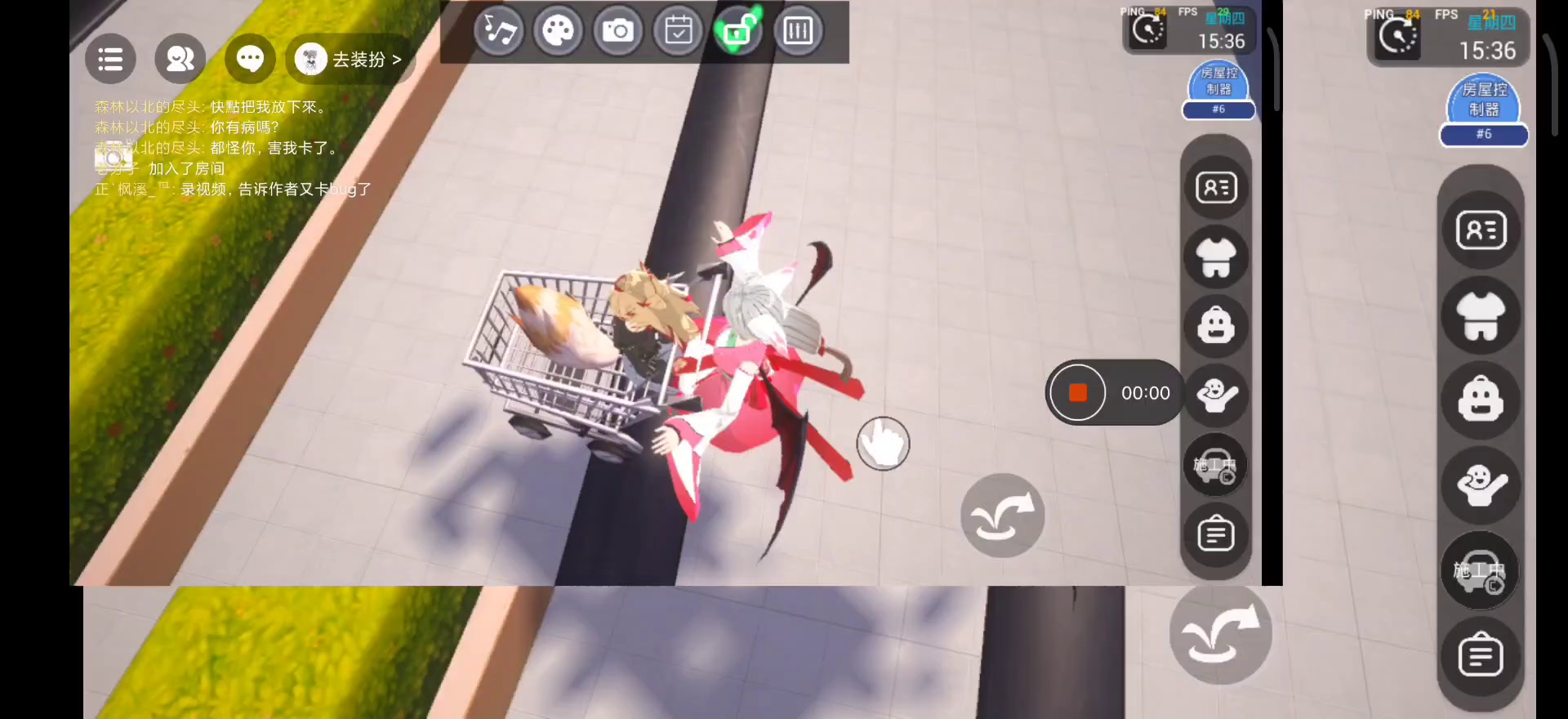The image size is (1568, 719).
Task: Toggle the green padlock icon
Action: tap(737, 32)
